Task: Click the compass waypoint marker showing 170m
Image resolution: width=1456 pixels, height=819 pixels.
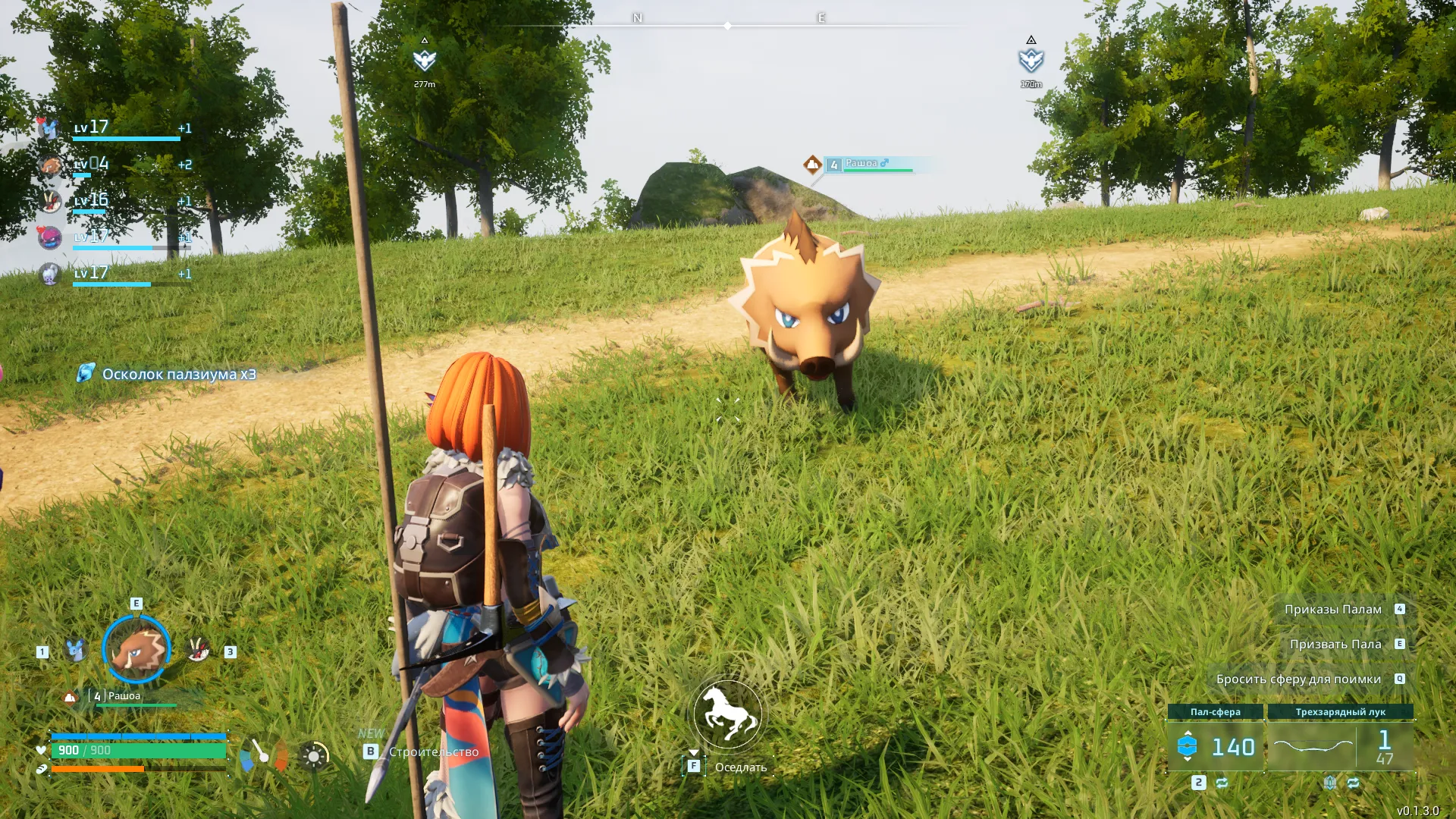Action: [1031, 61]
